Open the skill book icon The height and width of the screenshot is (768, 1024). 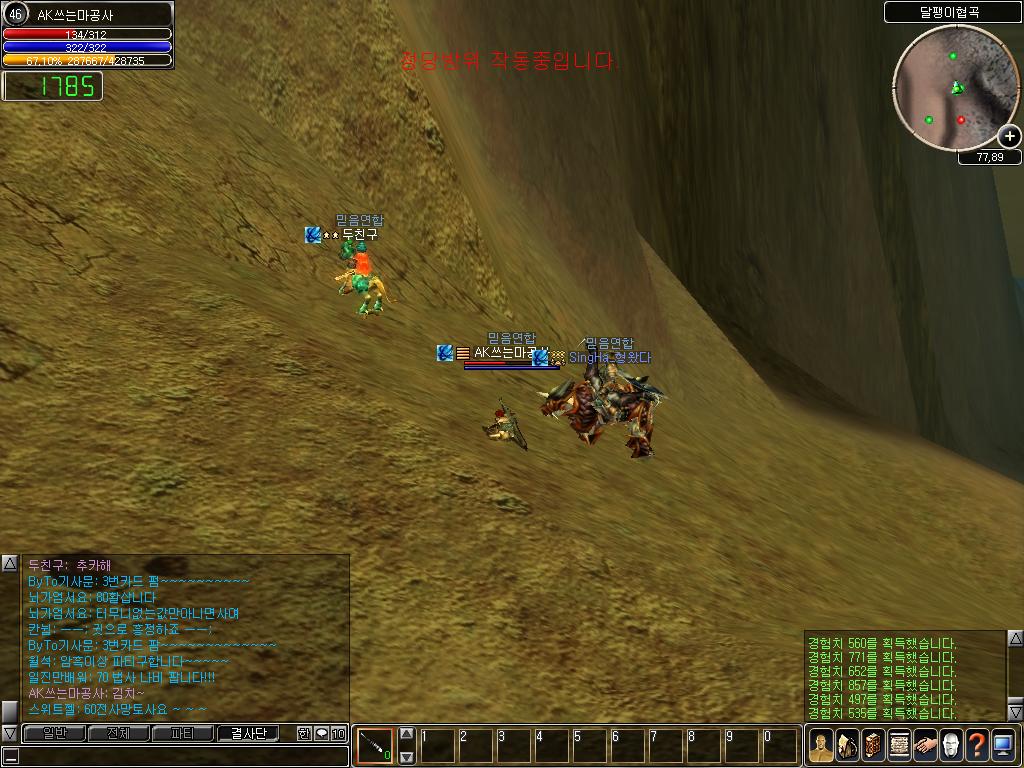pos(873,744)
